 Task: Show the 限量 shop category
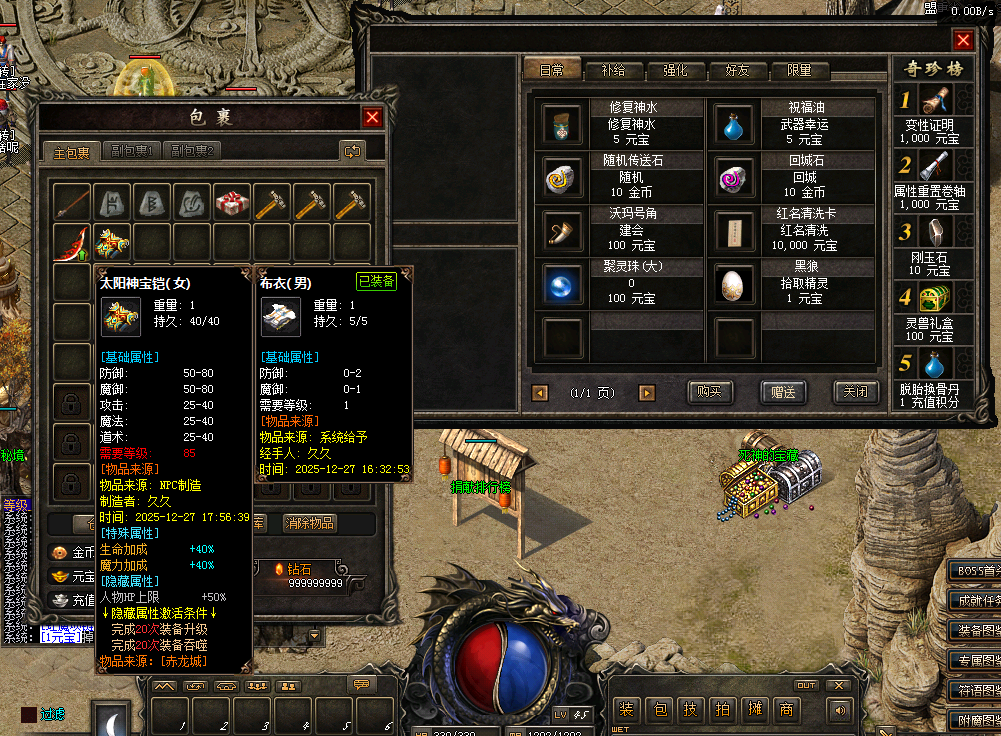point(799,71)
